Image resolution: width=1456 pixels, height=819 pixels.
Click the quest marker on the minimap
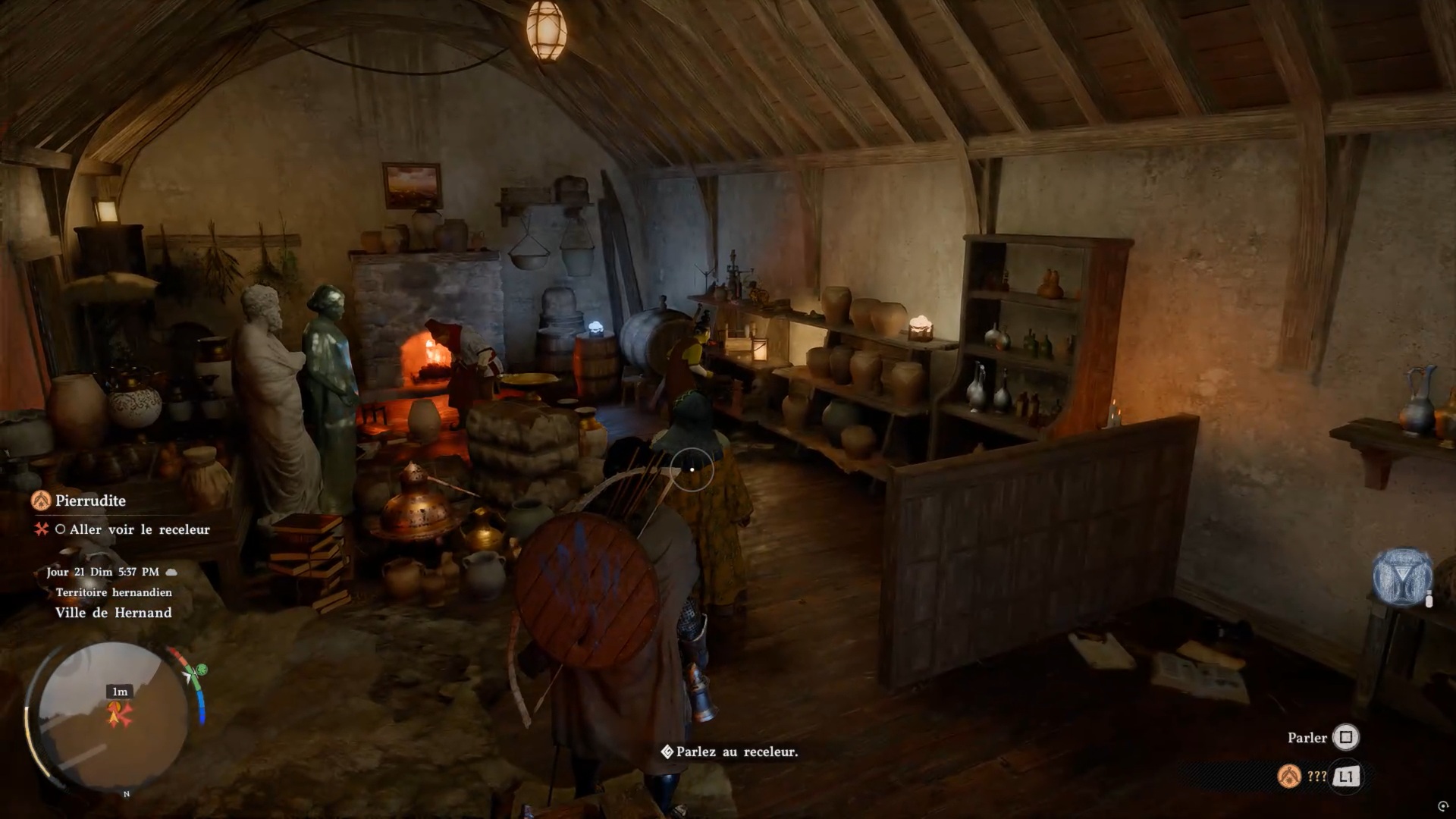[x=119, y=714]
